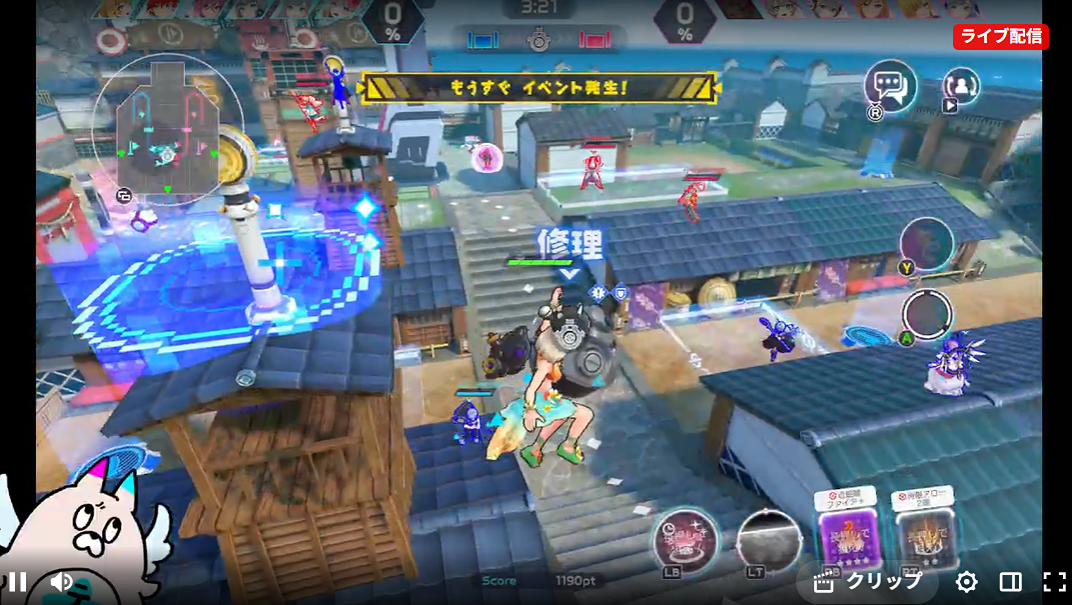
Task: Toggle the minimap view-switch icon
Action: [x=125, y=195]
